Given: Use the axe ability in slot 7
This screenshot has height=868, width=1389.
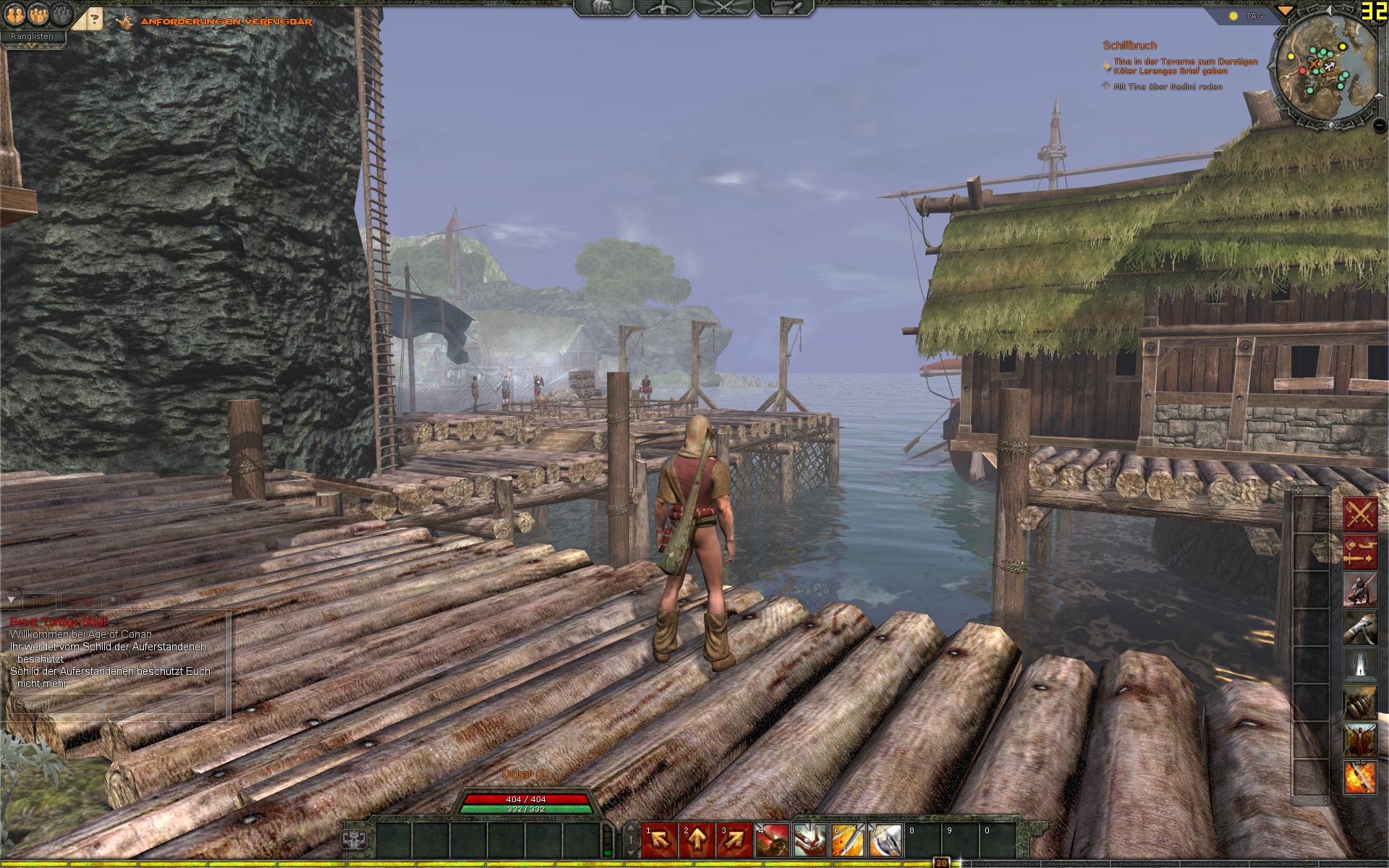Looking at the screenshot, I should [885, 841].
